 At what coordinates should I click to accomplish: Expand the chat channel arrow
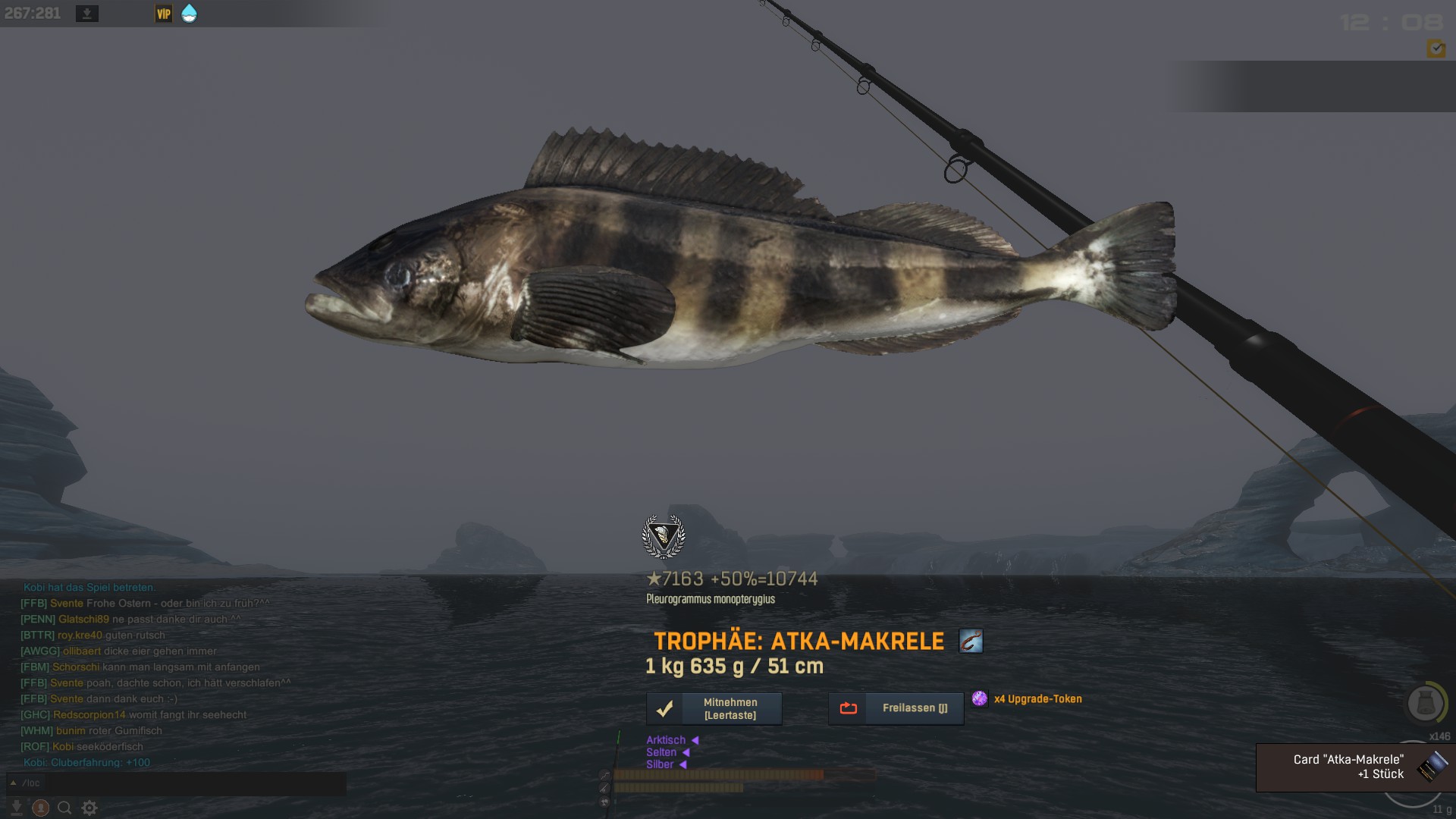(x=14, y=783)
